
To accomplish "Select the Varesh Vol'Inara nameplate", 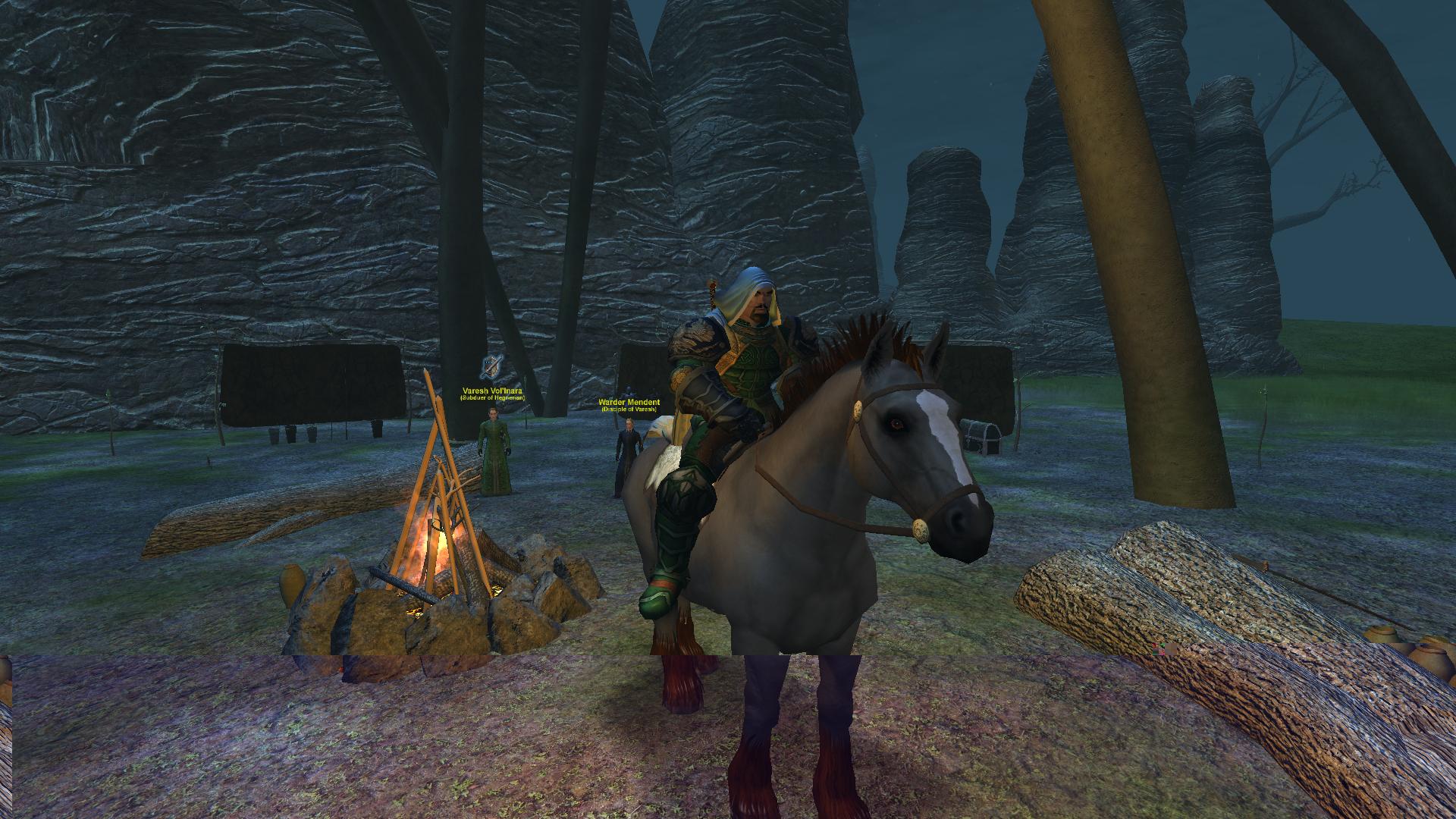I will pos(492,391).
